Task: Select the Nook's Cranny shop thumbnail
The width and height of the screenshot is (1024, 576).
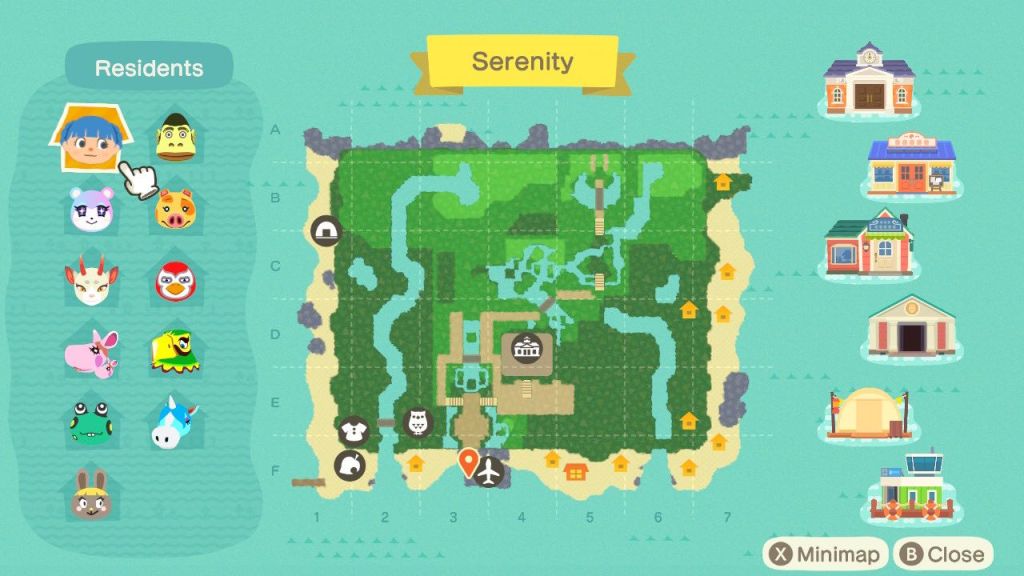Action: coord(910,166)
